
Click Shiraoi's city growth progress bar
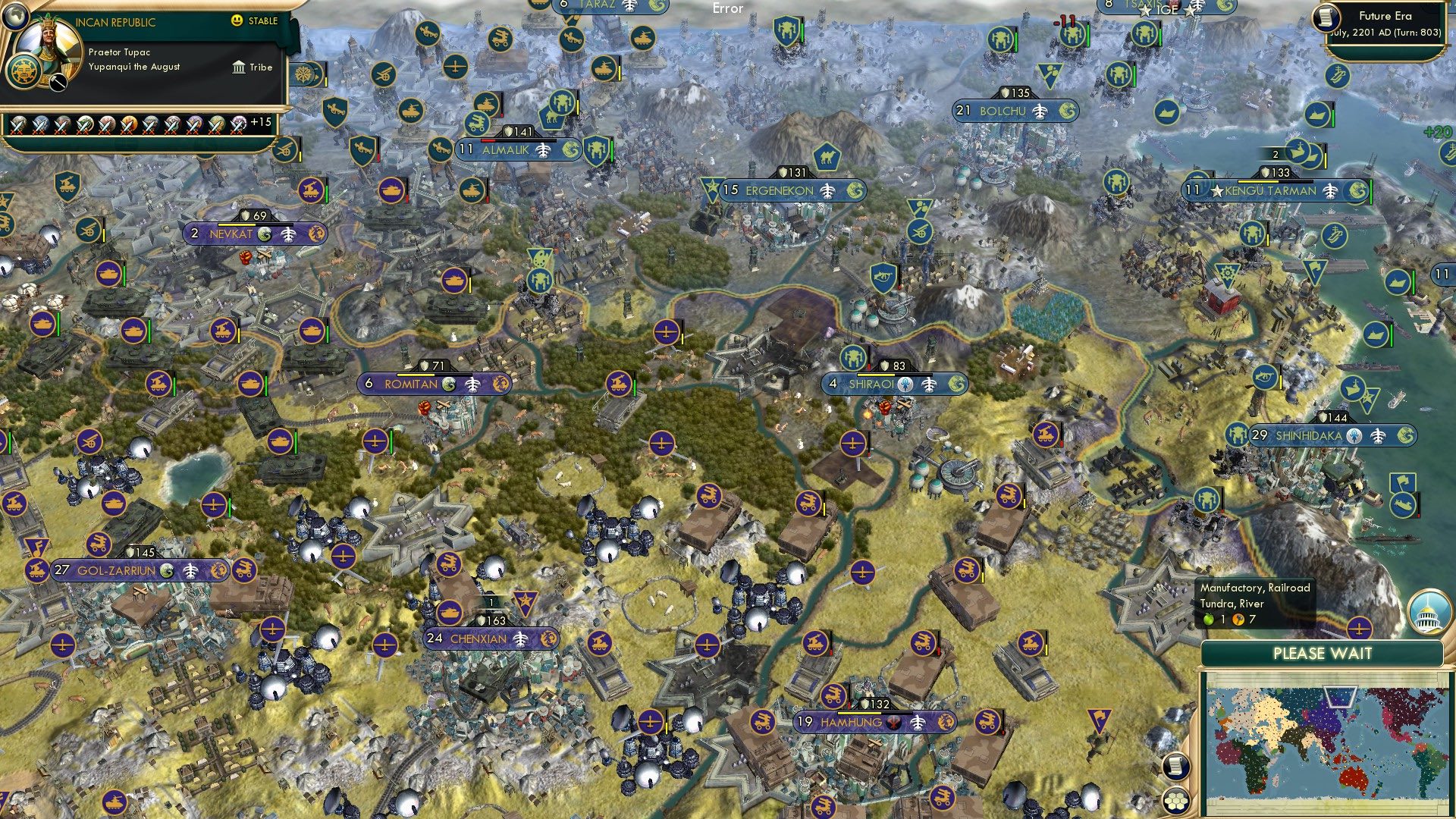point(895,373)
